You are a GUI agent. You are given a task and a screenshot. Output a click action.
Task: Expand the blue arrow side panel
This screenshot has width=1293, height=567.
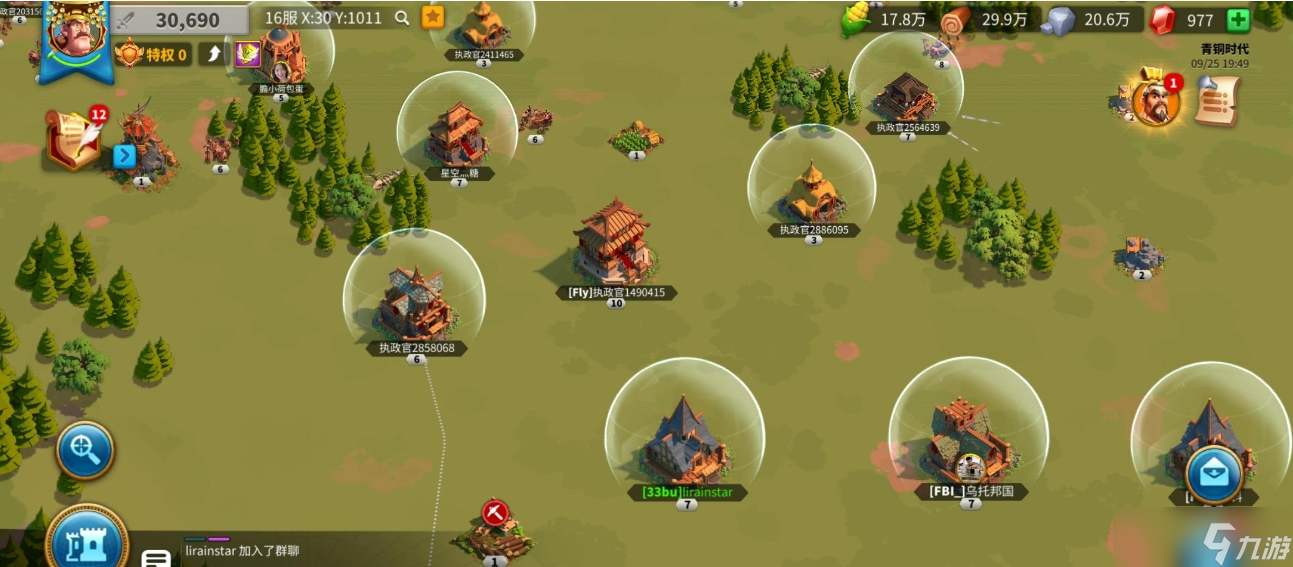pyautogui.click(x=124, y=156)
